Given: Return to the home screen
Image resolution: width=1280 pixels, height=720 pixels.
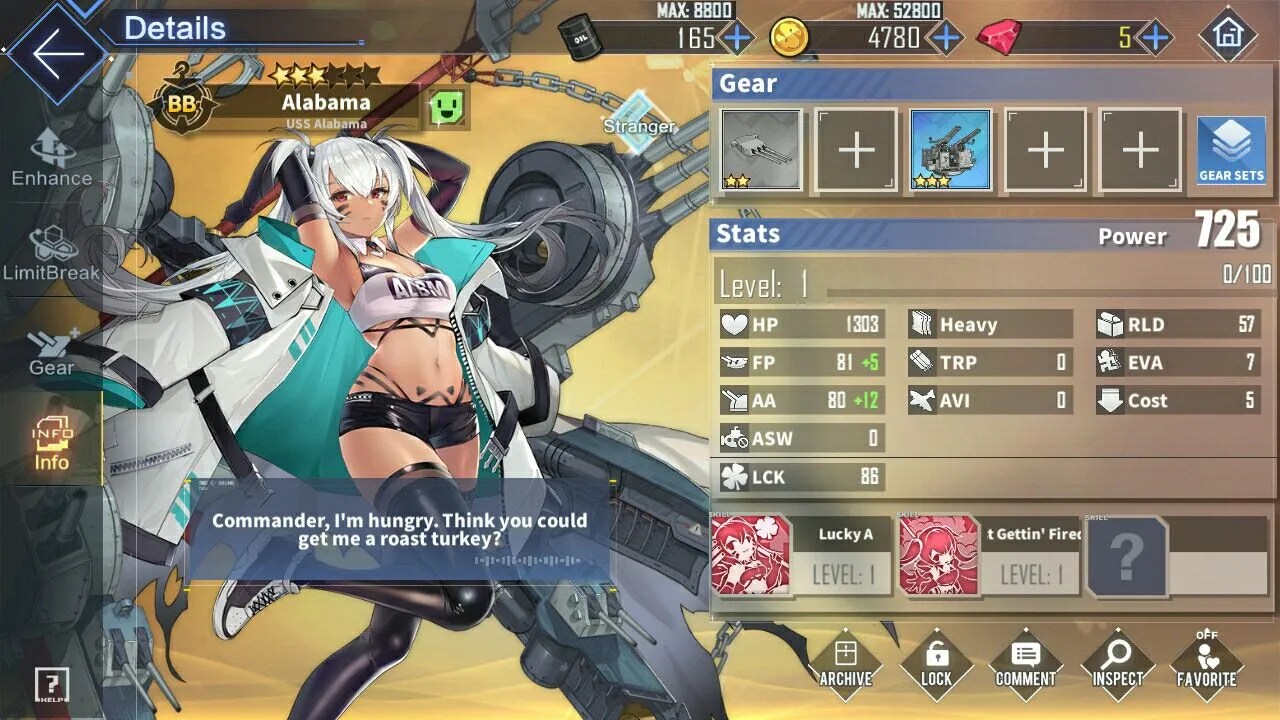Looking at the screenshot, I should tap(1227, 36).
